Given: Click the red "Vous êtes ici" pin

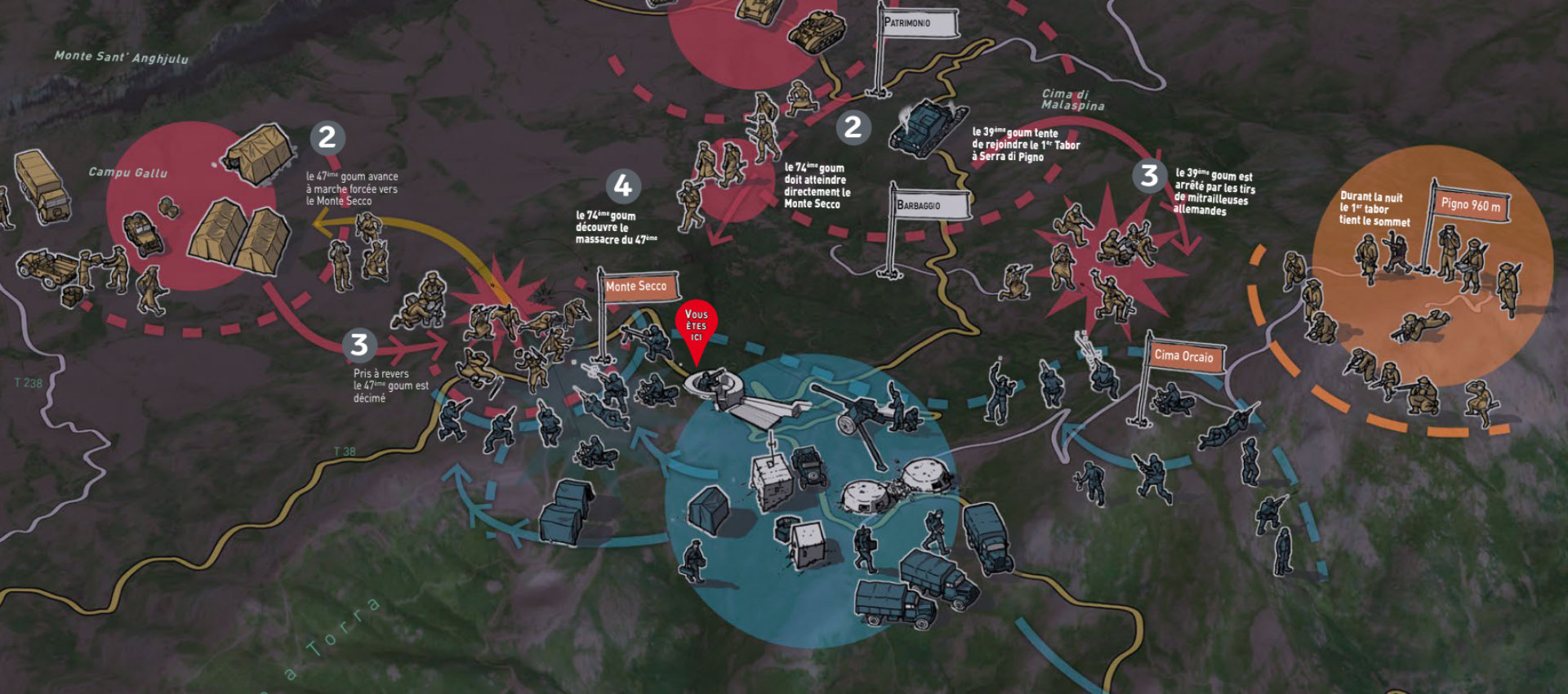Looking at the screenshot, I should pyautogui.click(x=696, y=325).
